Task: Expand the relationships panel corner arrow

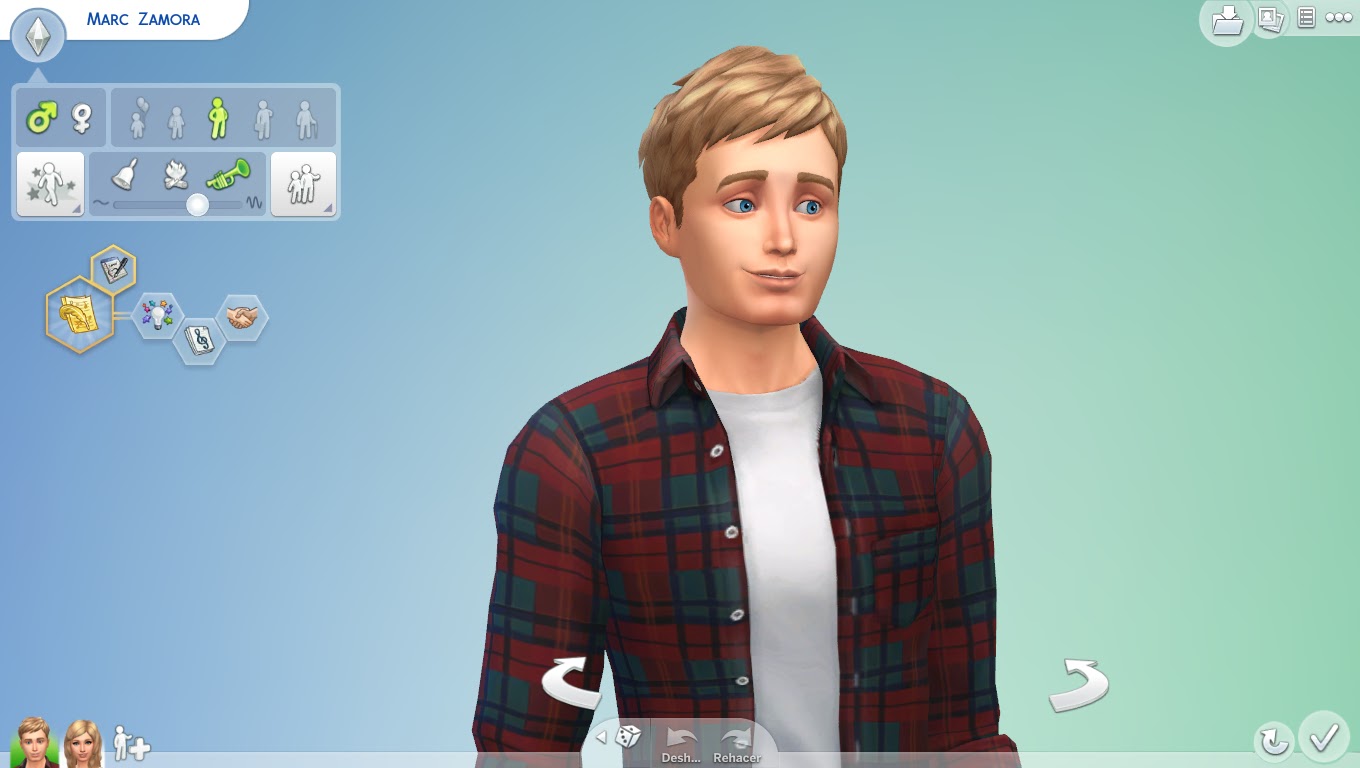Action: coord(329,208)
